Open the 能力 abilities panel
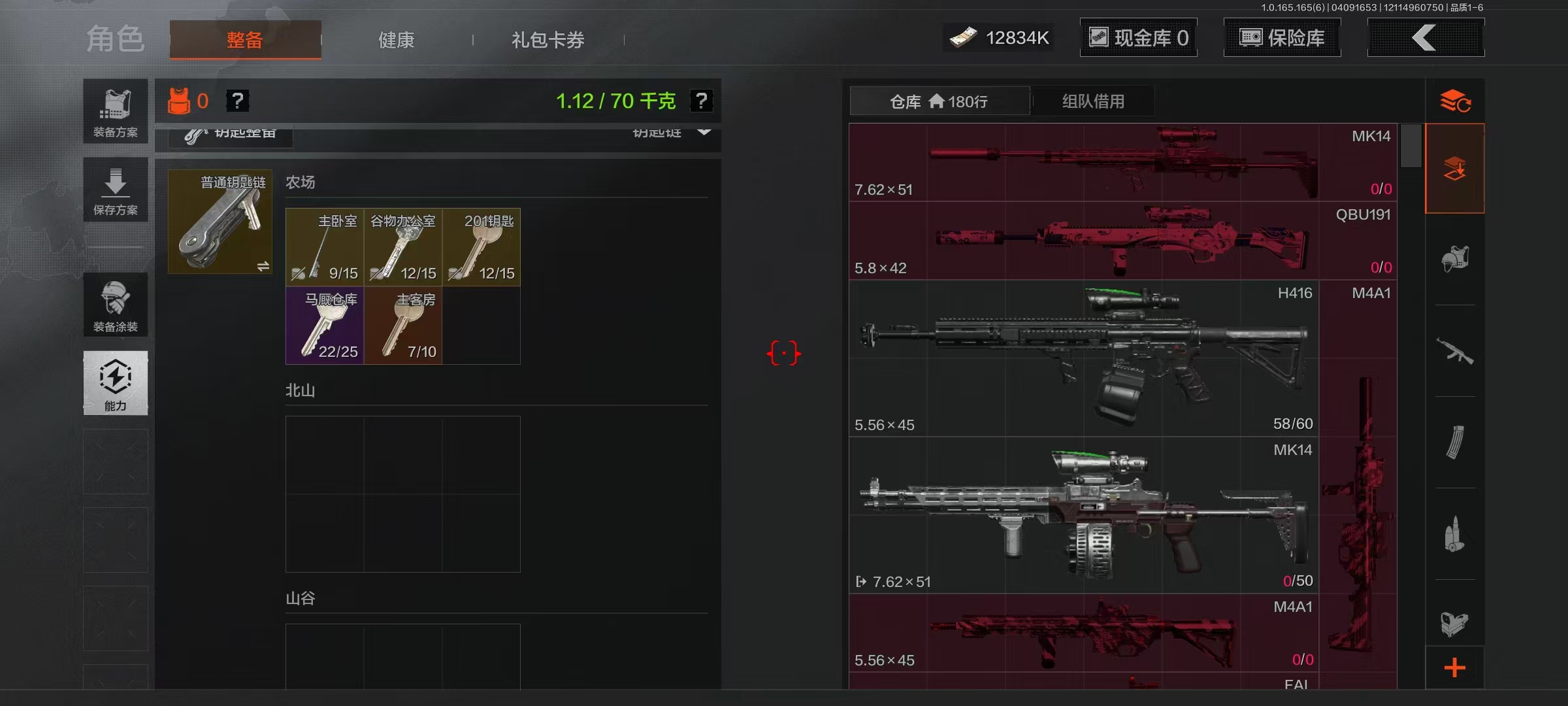The height and width of the screenshot is (706, 1568). point(116,383)
